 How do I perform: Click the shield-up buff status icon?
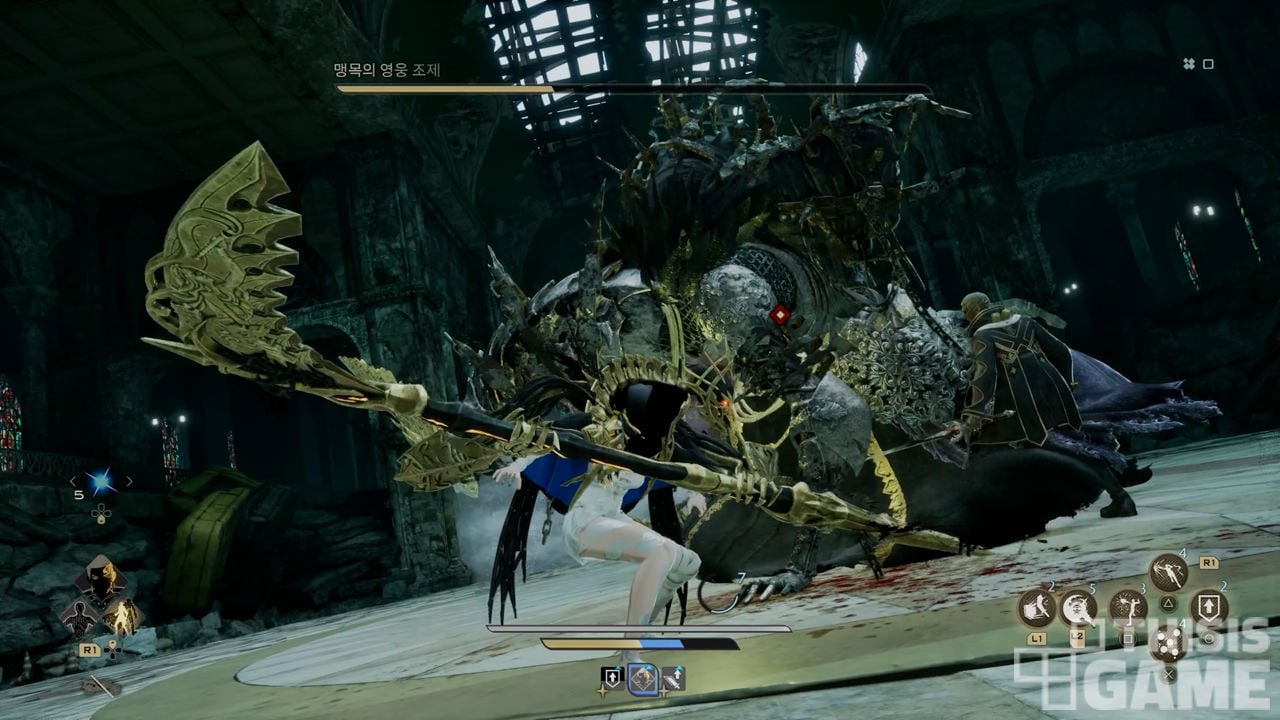tap(612, 679)
